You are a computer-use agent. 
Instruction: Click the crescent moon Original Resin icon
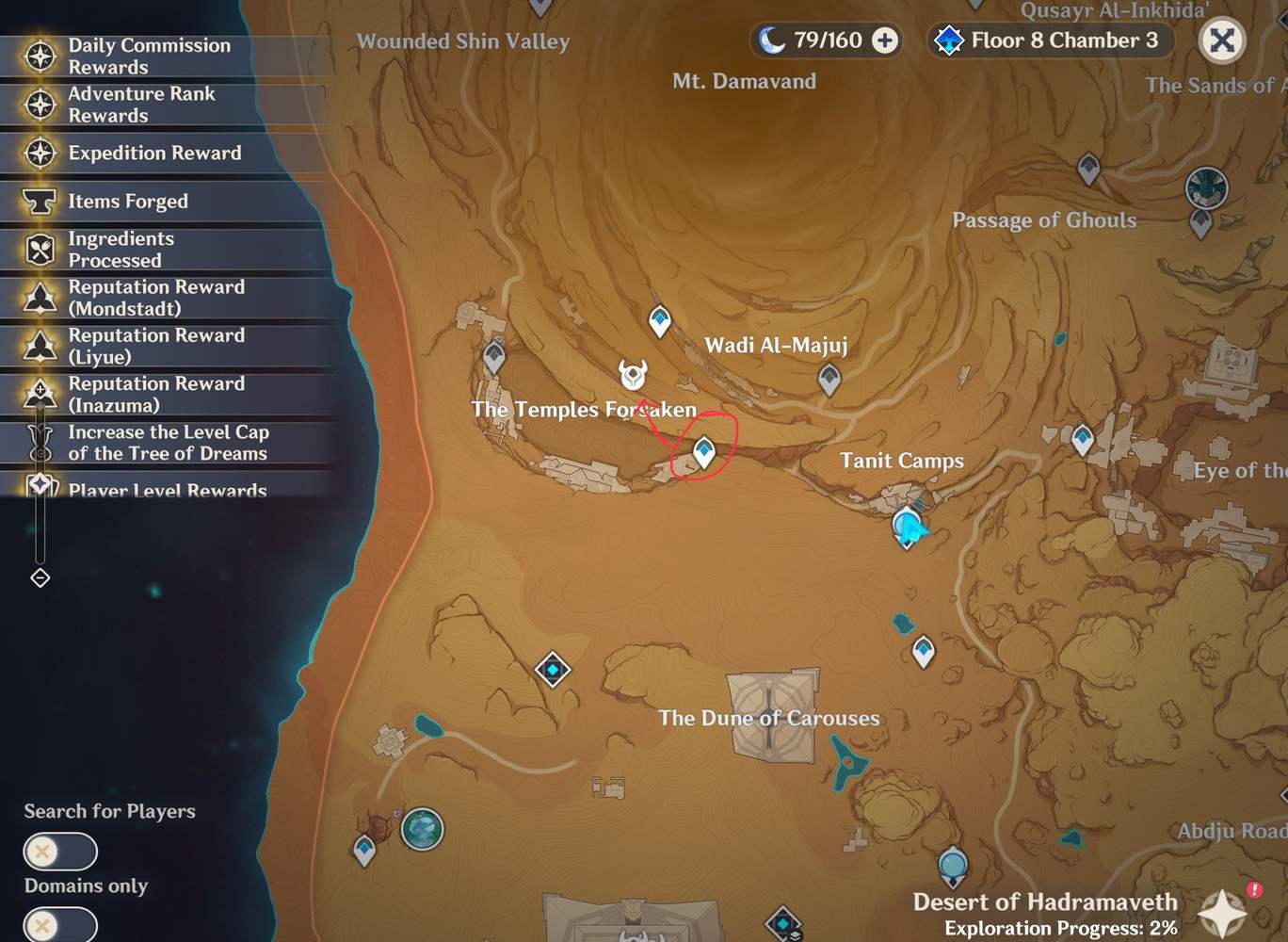pyautogui.click(x=773, y=41)
